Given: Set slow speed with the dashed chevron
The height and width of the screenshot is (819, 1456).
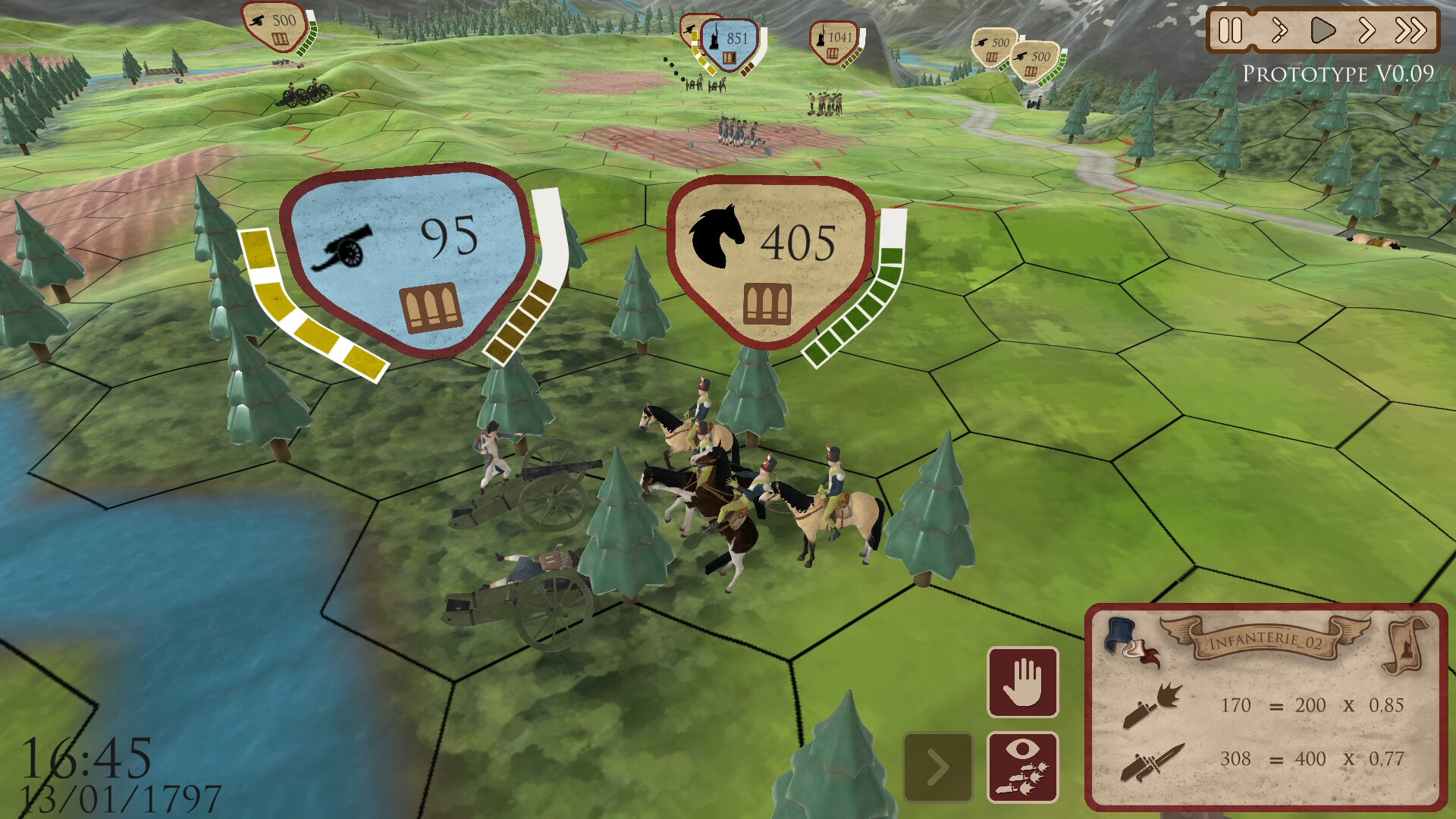Looking at the screenshot, I should click(x=1279, y=31).
